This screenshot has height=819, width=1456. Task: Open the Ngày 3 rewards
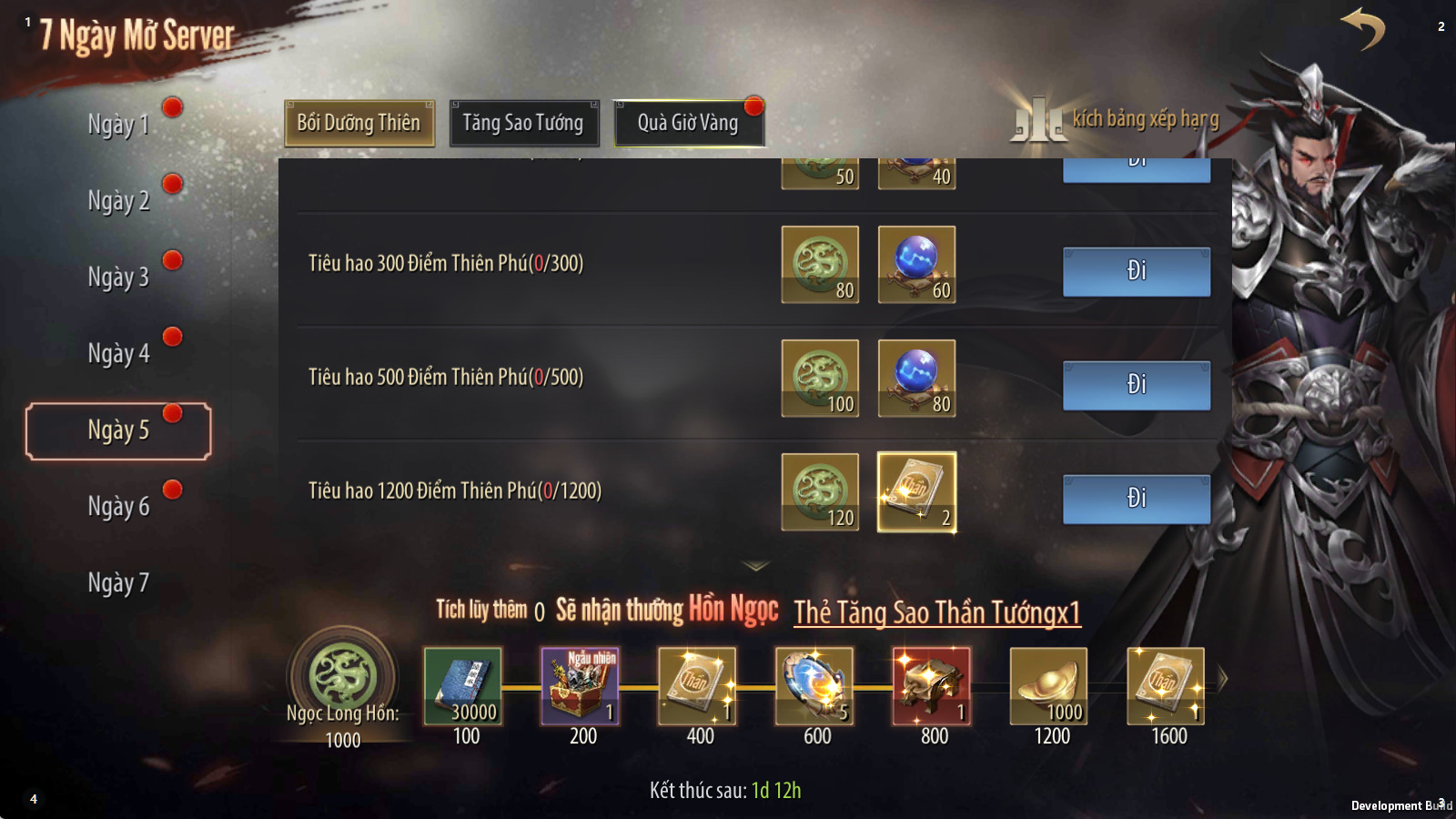pyautogui.click(x=118, y=278)
